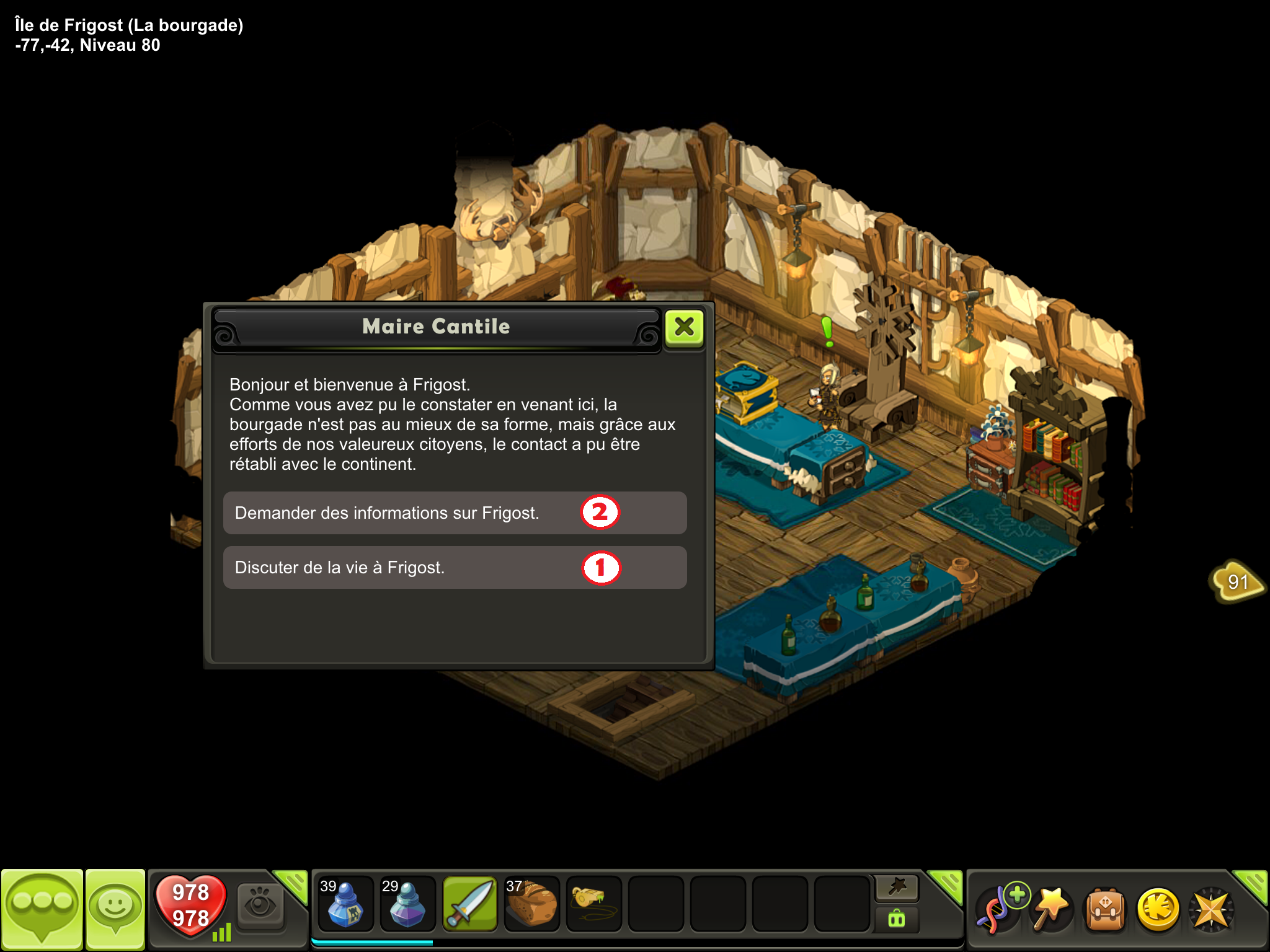Toggle the eye visibility button
This screenshot has height=952, width=1270.
pos(260,902)
